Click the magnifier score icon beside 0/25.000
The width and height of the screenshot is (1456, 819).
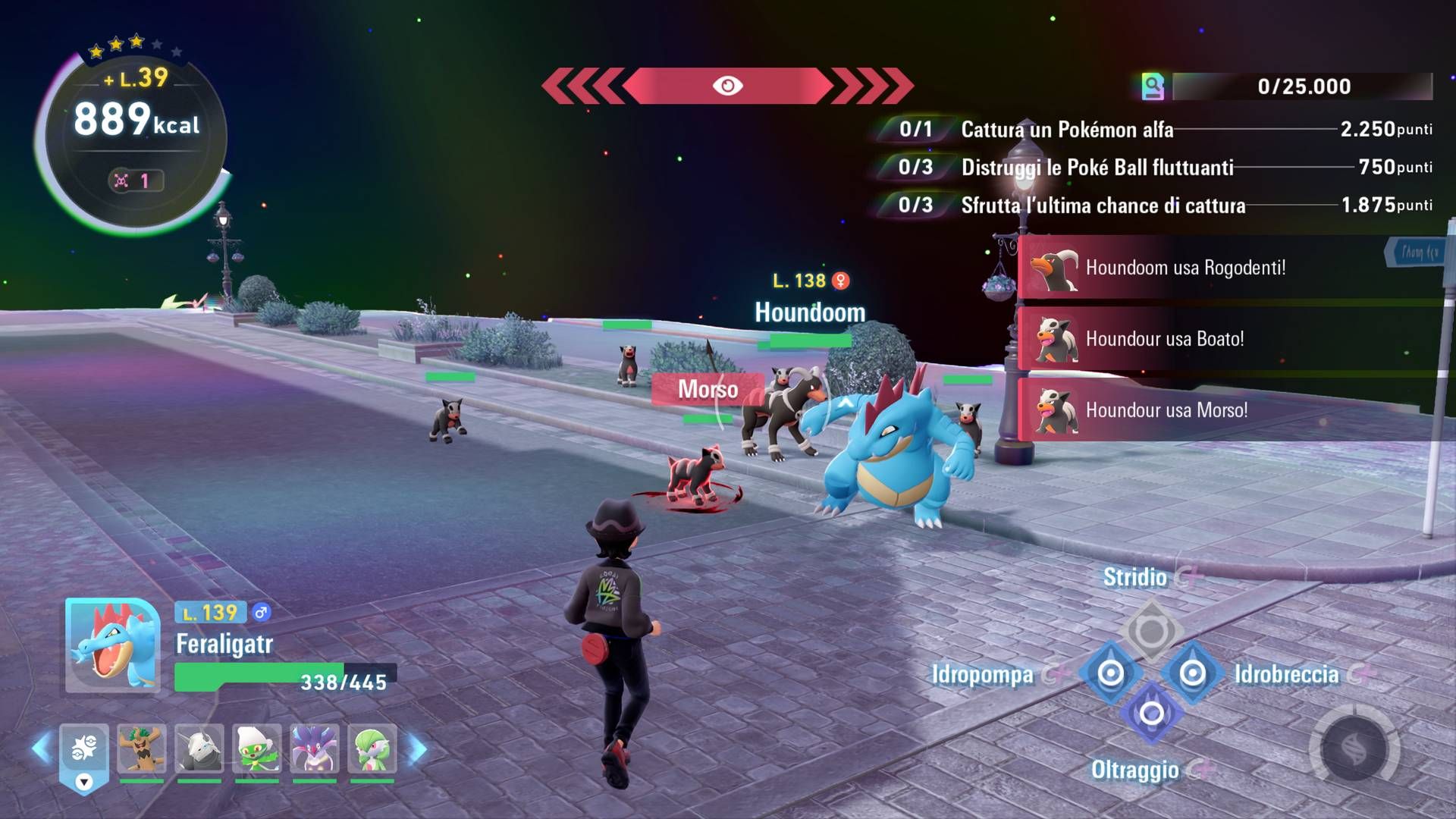click(x=1152, y=86)
